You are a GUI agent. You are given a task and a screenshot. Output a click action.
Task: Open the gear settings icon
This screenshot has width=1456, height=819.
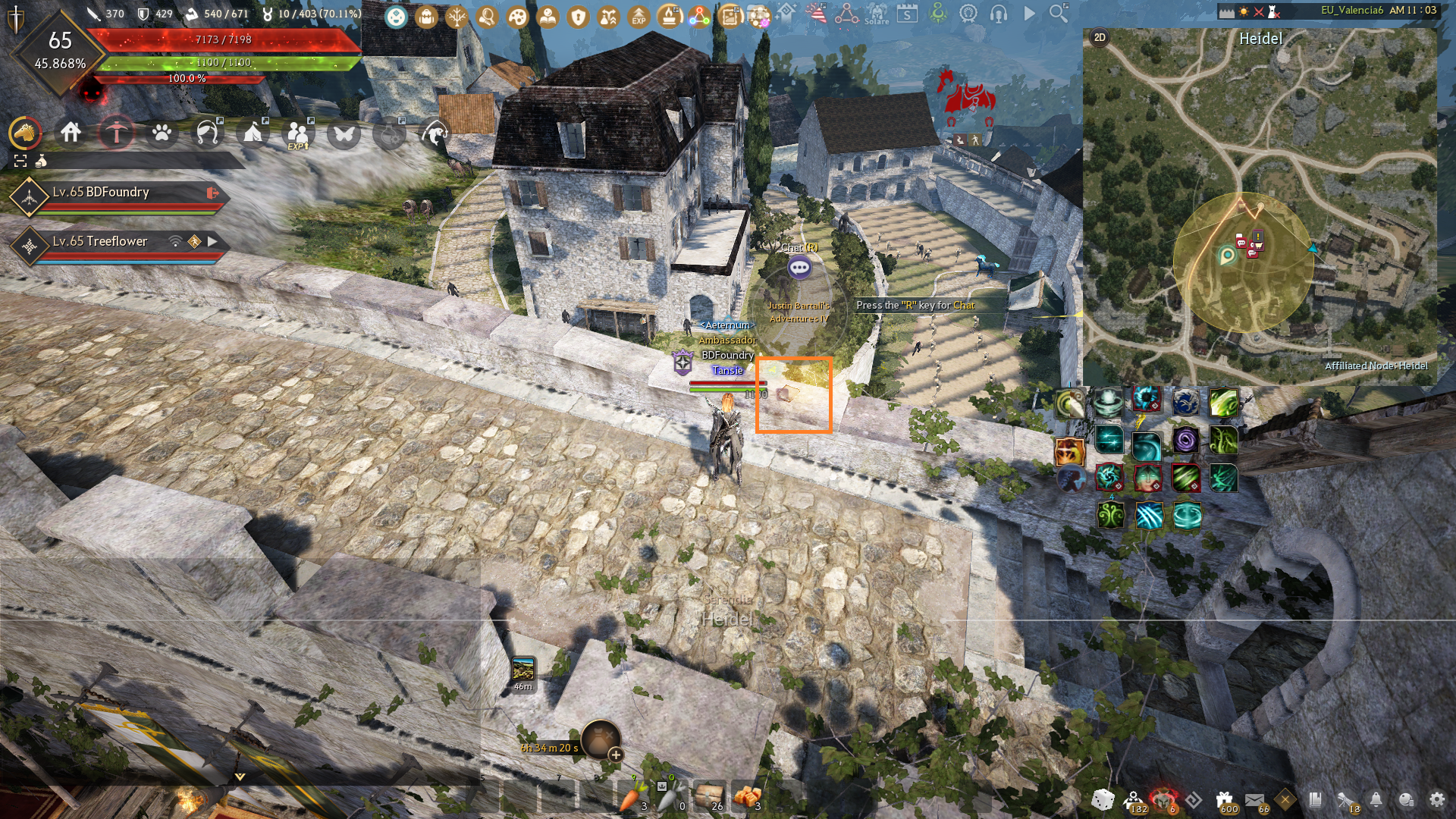pos(1436,799)
